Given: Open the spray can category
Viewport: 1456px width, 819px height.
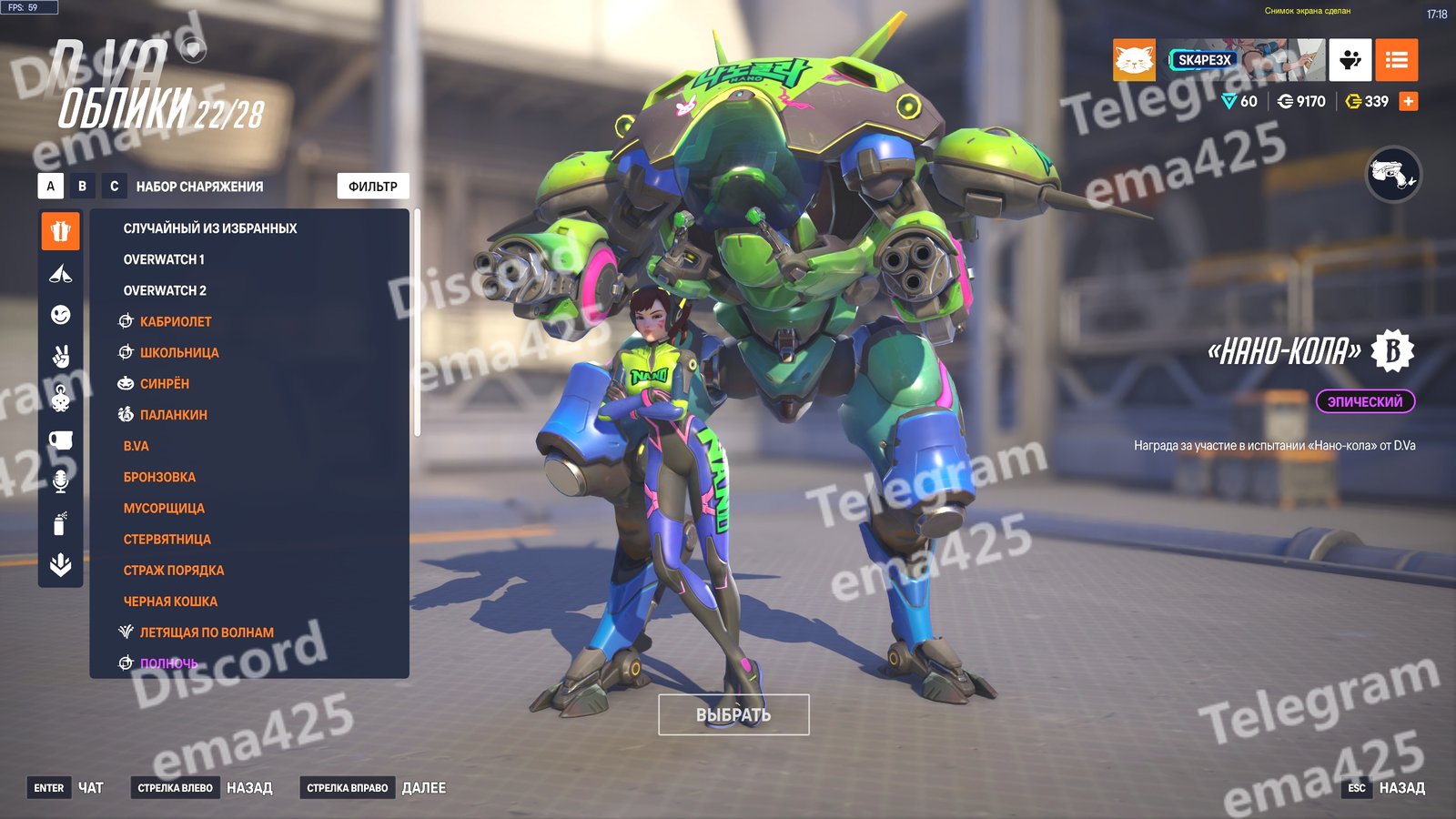Looking at the screenshot, I should [x=61, y=523].
